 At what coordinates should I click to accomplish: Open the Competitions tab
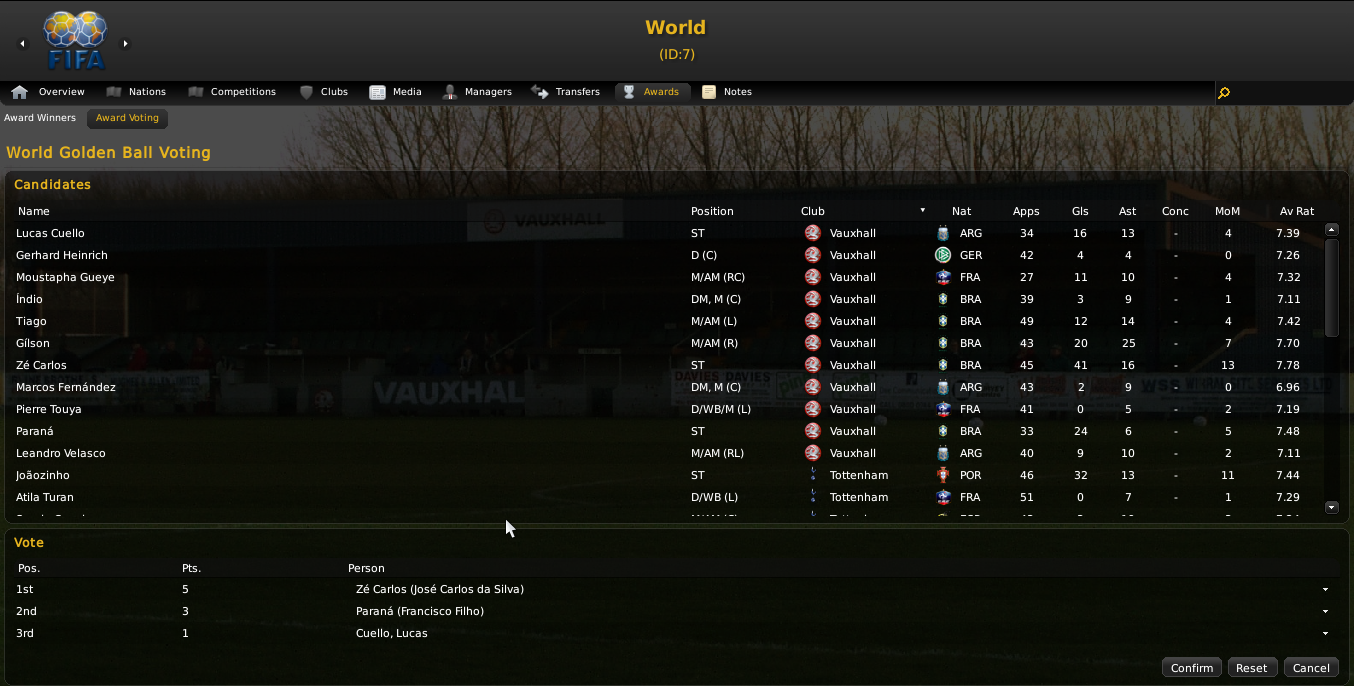232,92
